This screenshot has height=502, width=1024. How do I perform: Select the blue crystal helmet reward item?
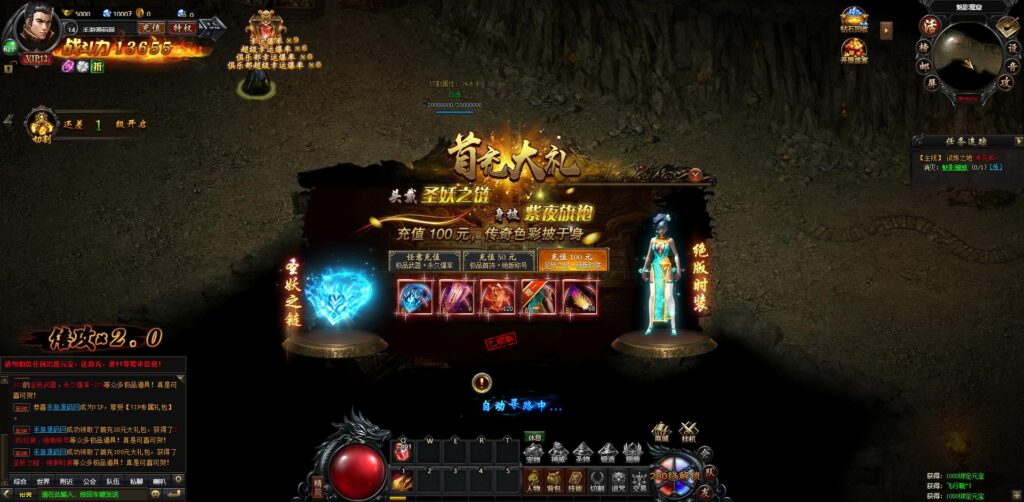pyautogui.click(x=415, y=297)
